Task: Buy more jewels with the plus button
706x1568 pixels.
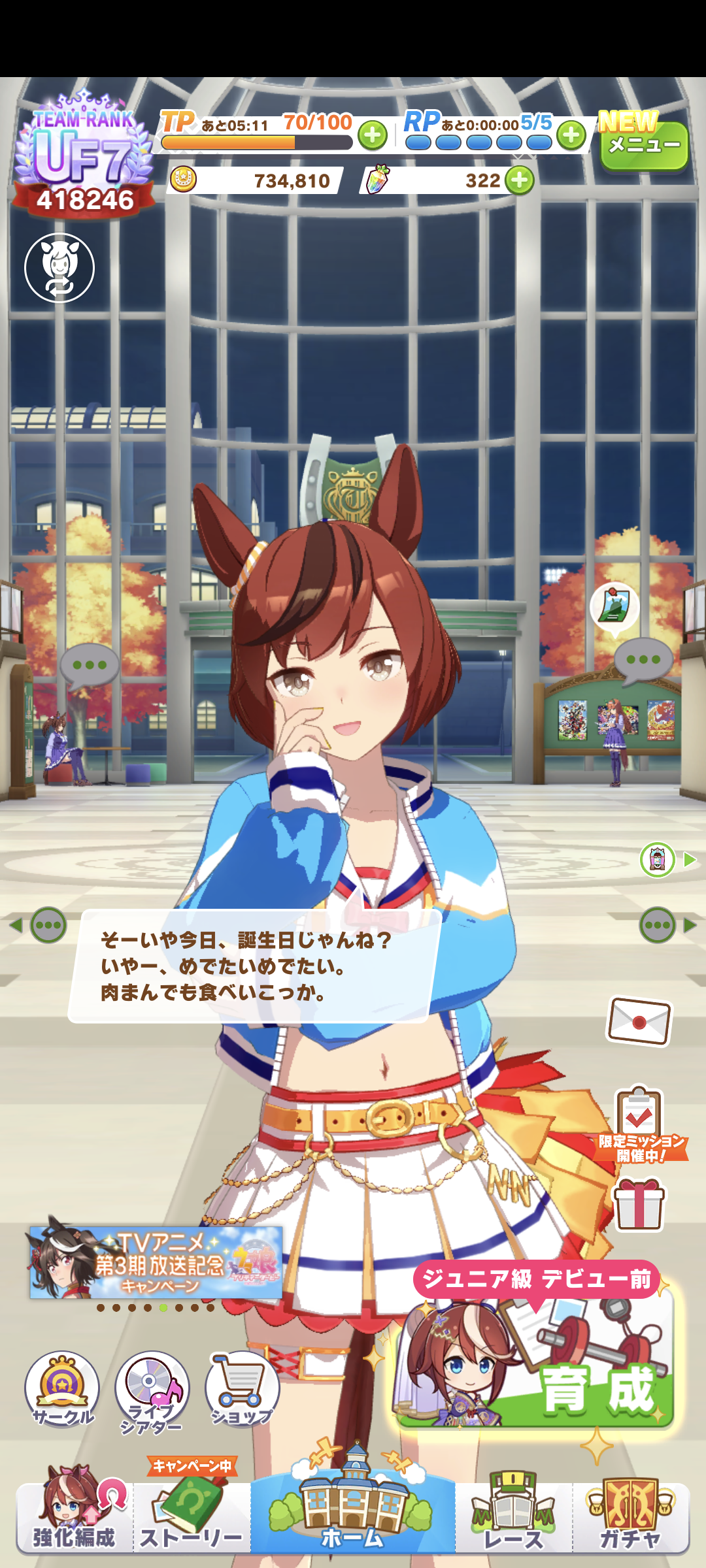Action: tap(520, 180)
